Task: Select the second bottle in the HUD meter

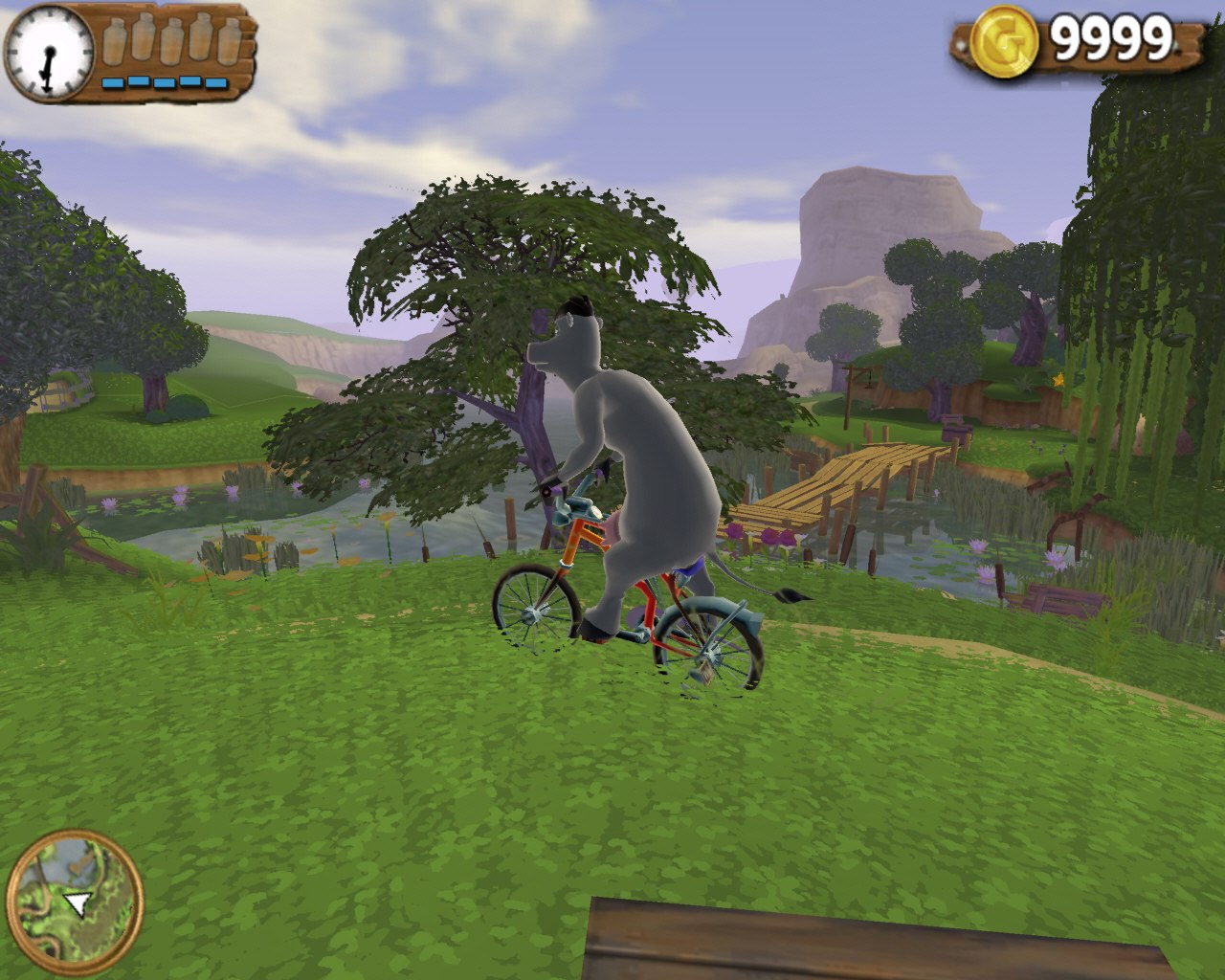Action: coord(142,38)
